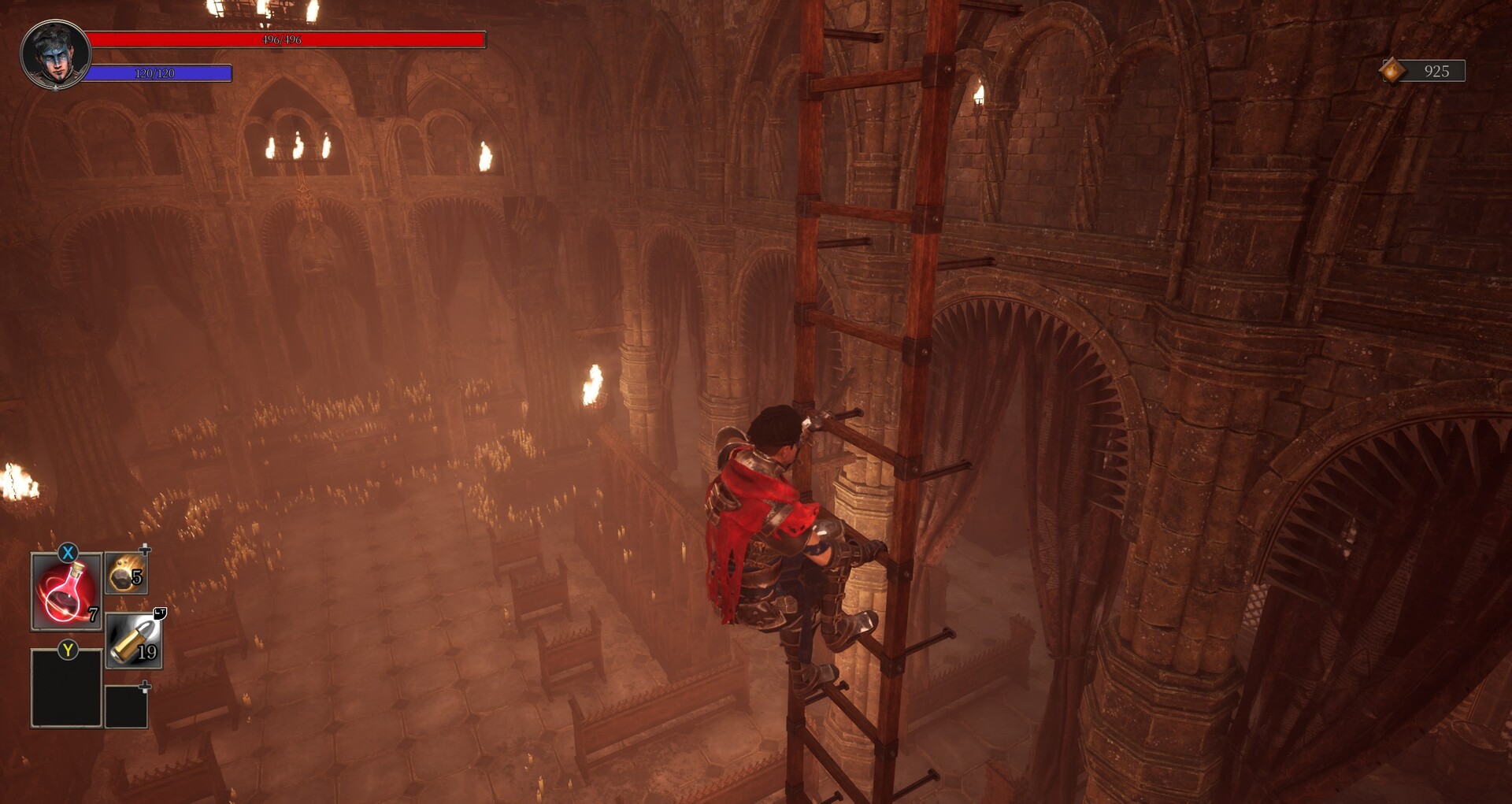Select the bullet ammo slot
The width and height of the screenshot is (1512, 804).
[x=134, y=642]
